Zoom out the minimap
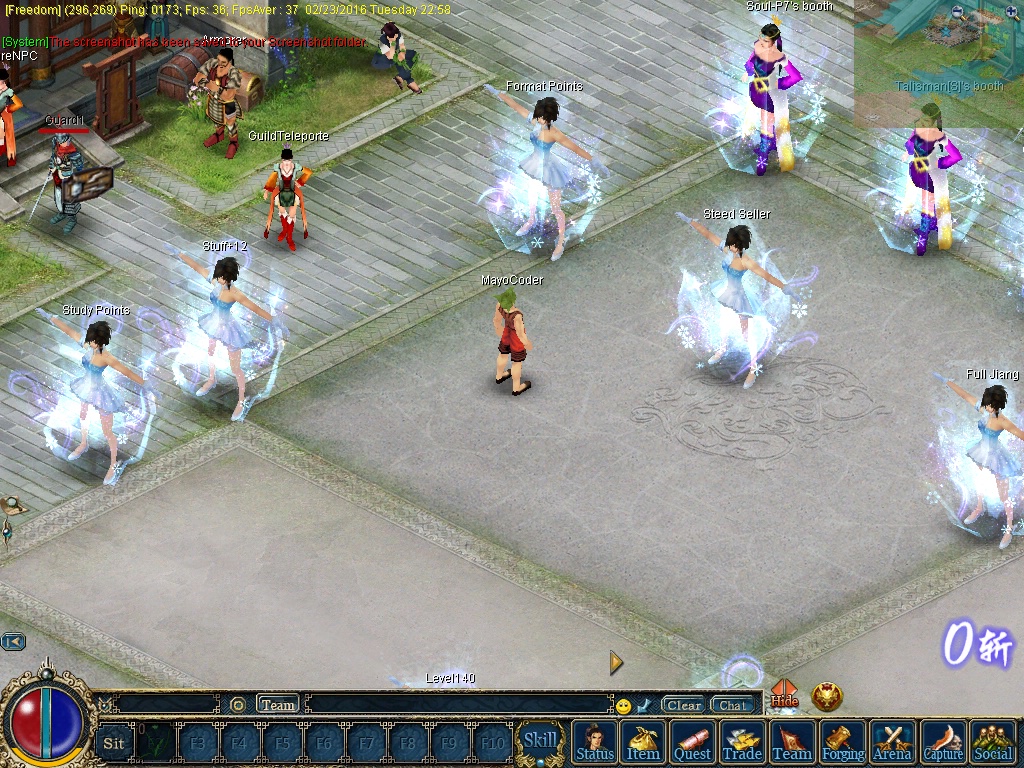Screen dimensions: 1024x768 tap(959, 13)
